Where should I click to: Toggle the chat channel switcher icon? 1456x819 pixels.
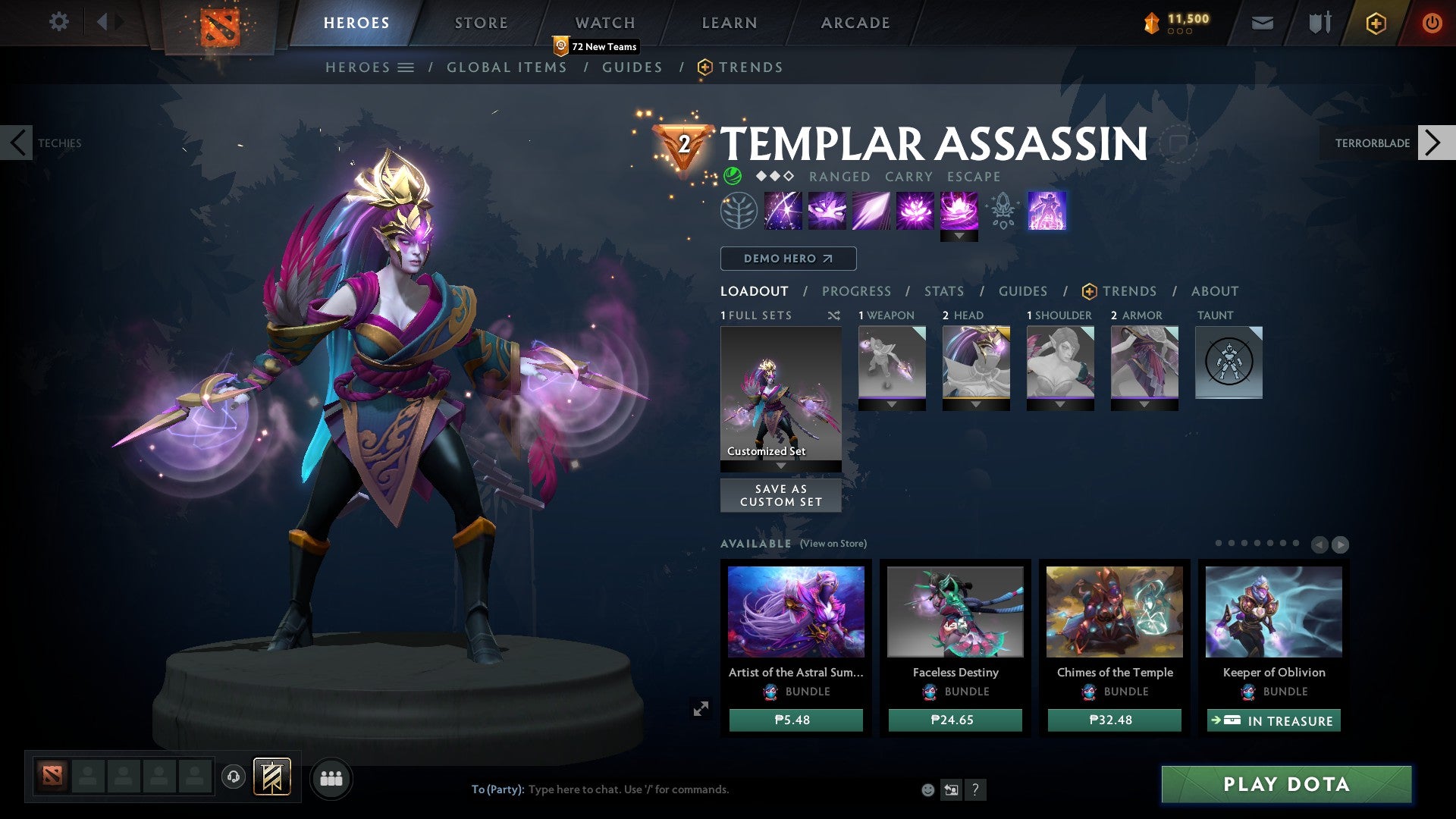(x=951, y=789)
